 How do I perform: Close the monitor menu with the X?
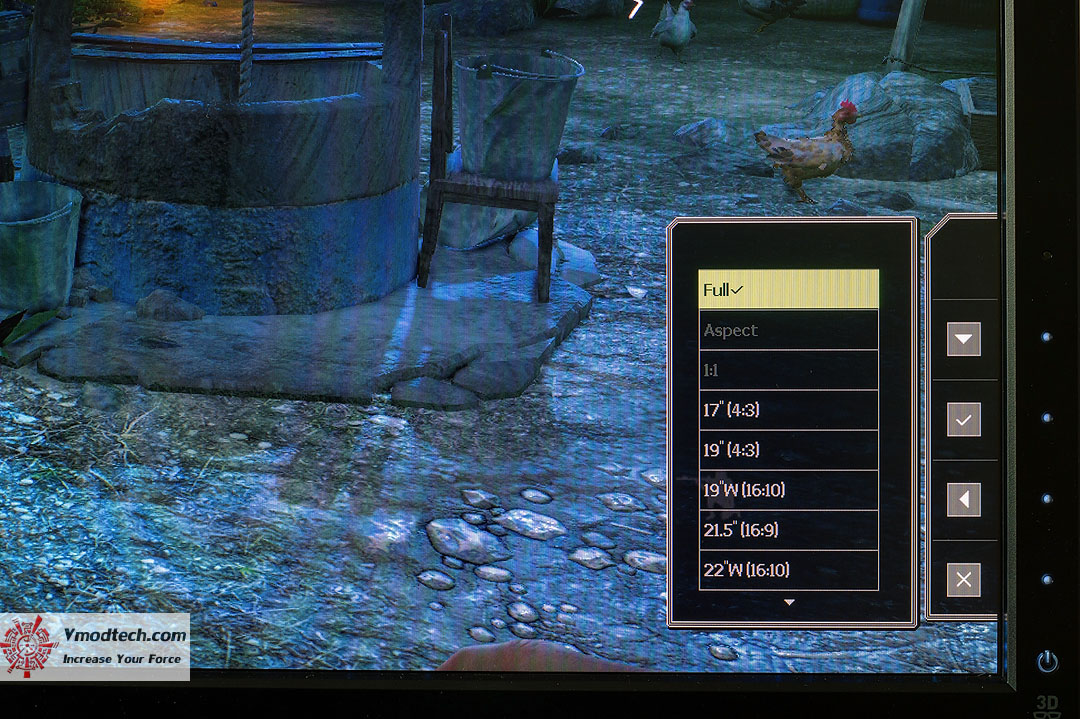963,580
